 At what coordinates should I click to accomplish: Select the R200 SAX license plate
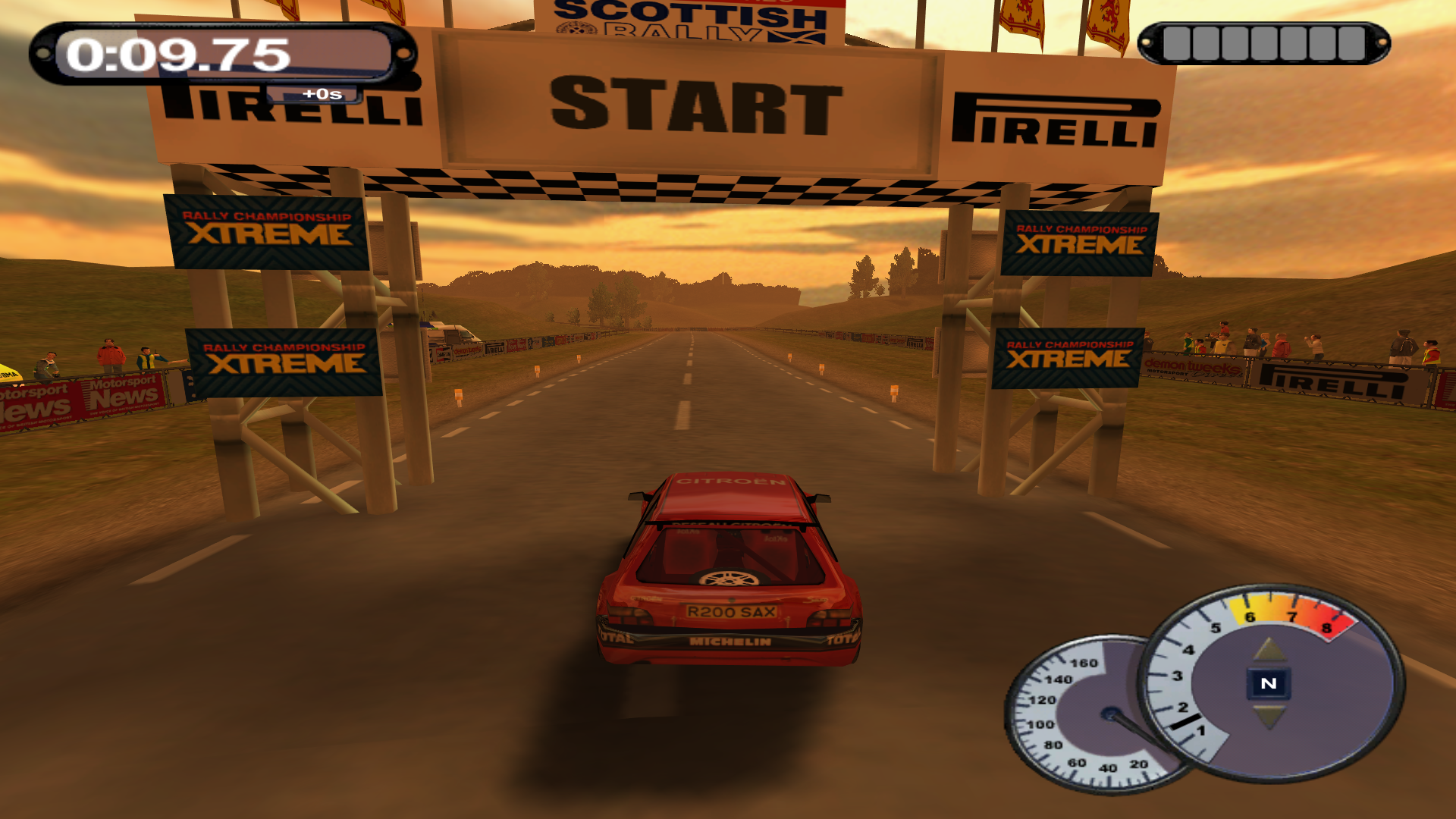(730, 610)
